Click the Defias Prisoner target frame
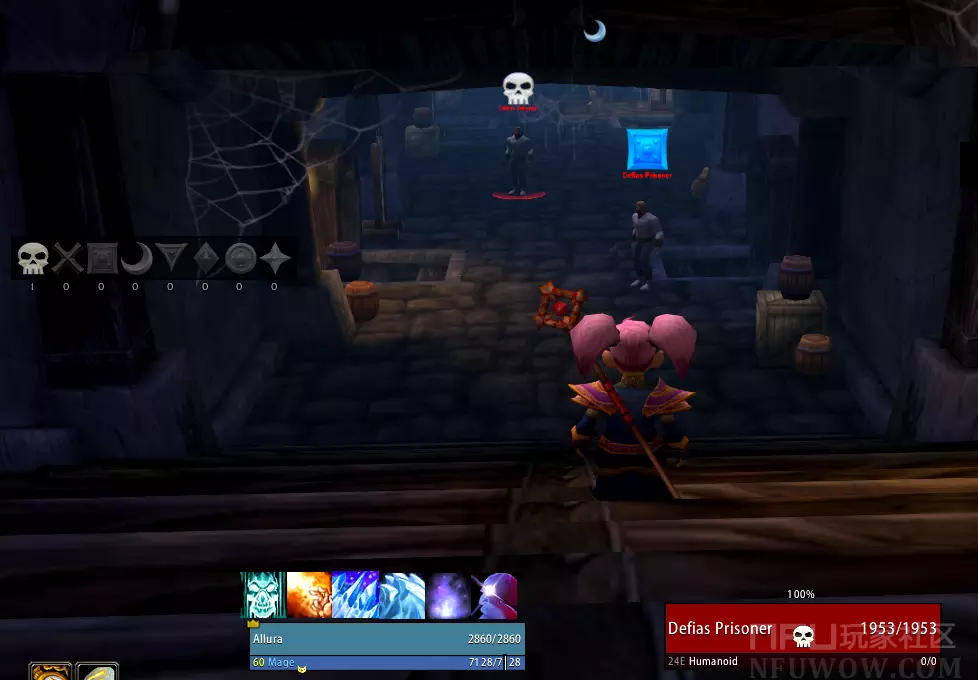The image size is (978, 680). [802, 629]
